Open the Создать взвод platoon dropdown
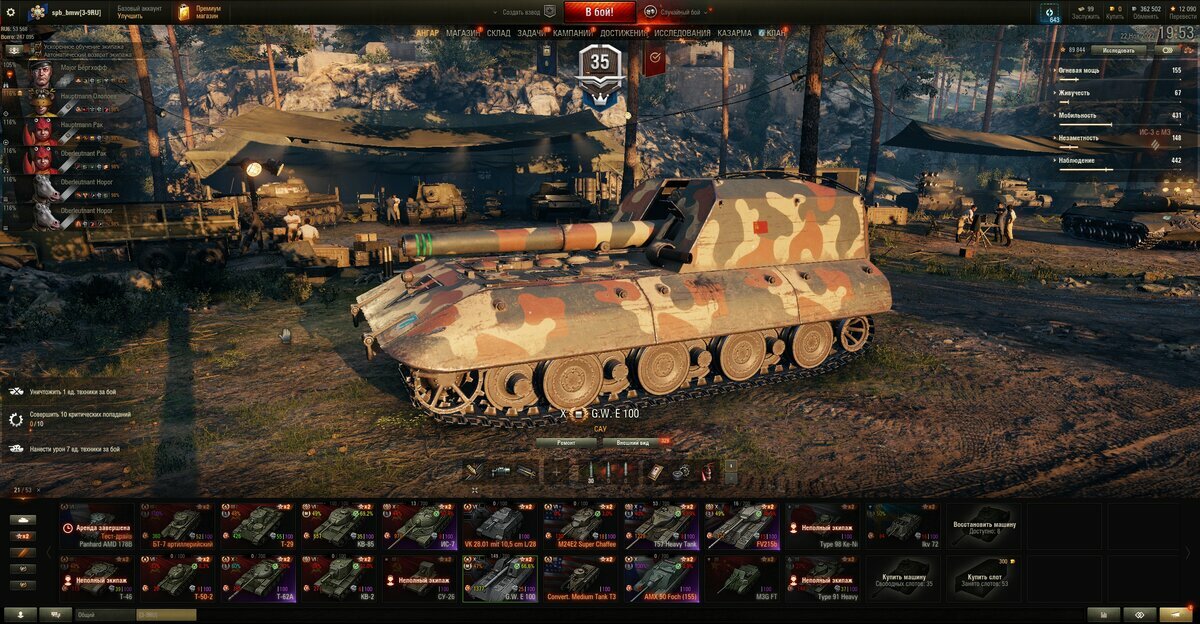This screenshot has width=1200, height=624. point(523,12)
